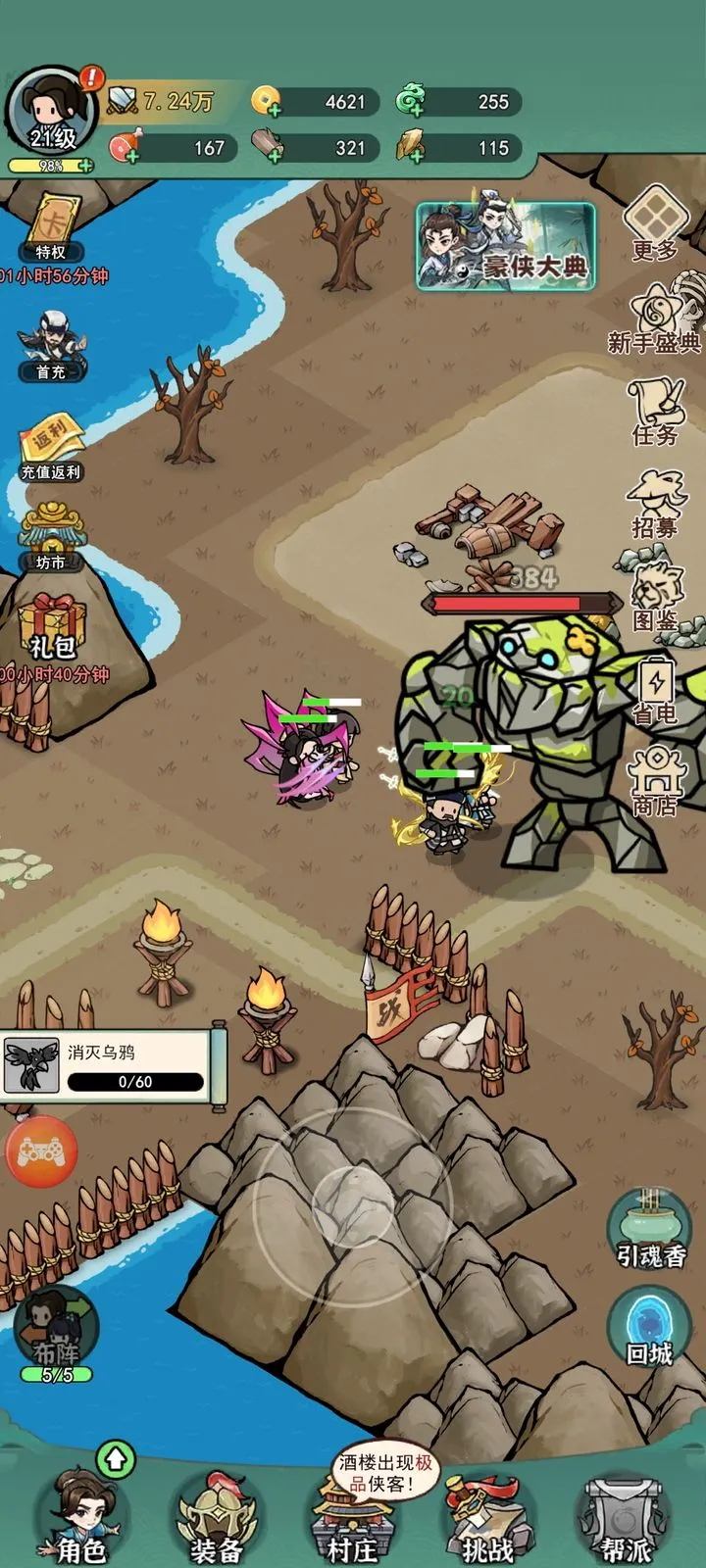Open the 充值返利 recharge rebate
Viewport: 706px width, 1568px height.
51,446
